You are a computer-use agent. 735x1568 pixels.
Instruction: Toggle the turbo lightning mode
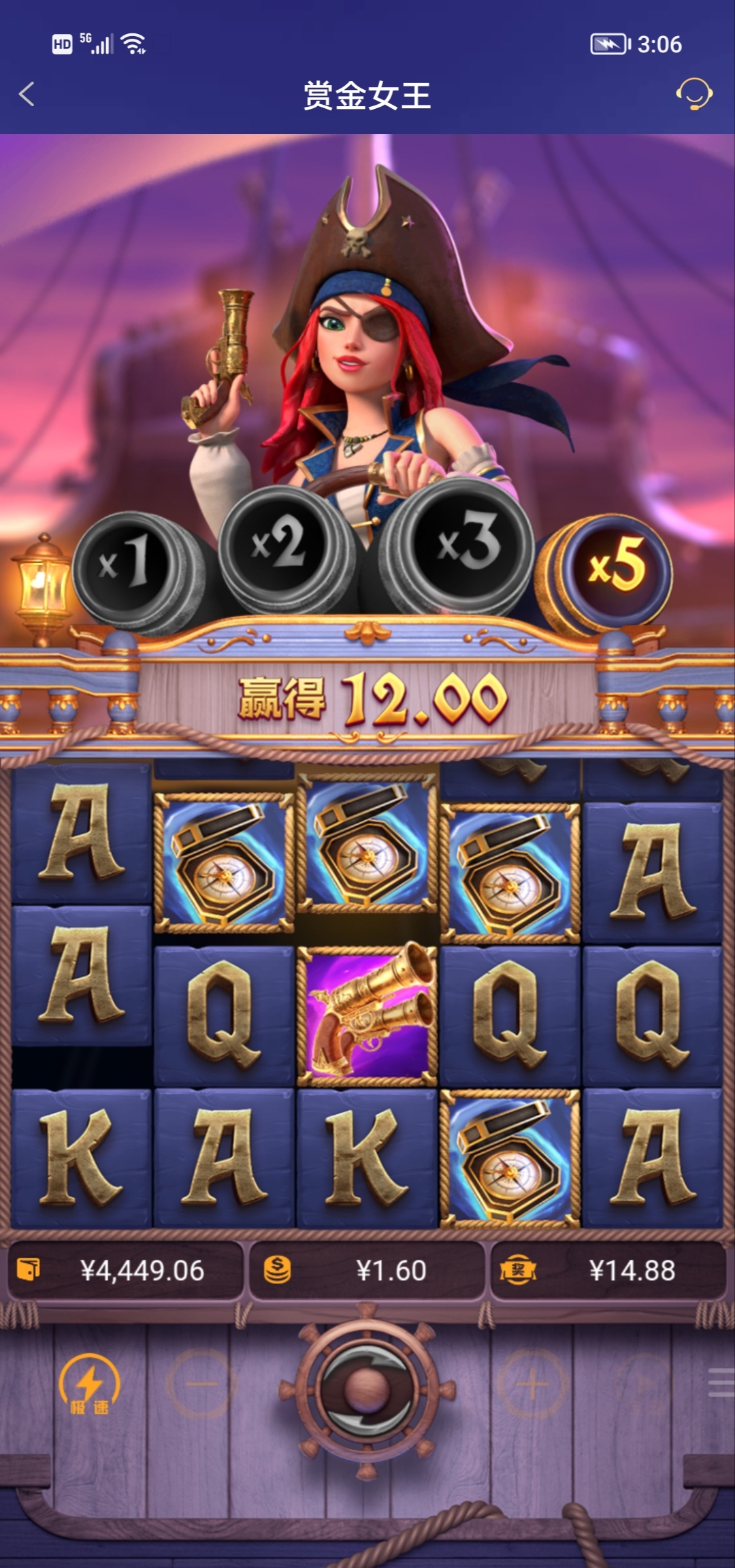(89, 1385)
